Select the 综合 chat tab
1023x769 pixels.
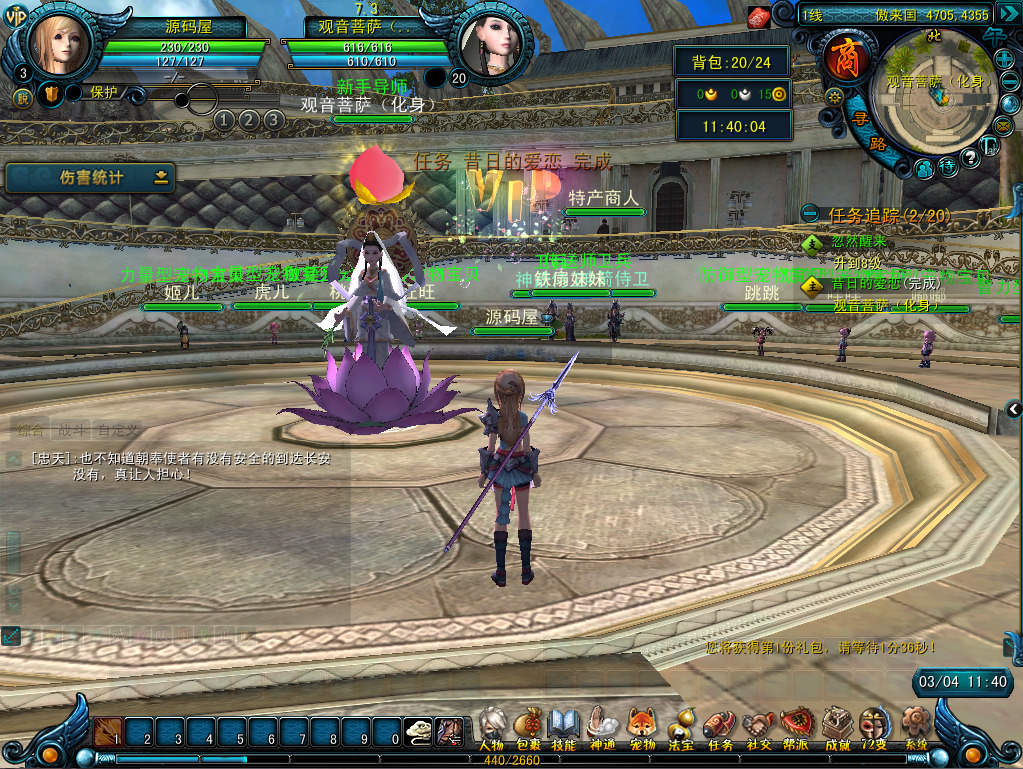pyautogui.click(x=31, y=431)
